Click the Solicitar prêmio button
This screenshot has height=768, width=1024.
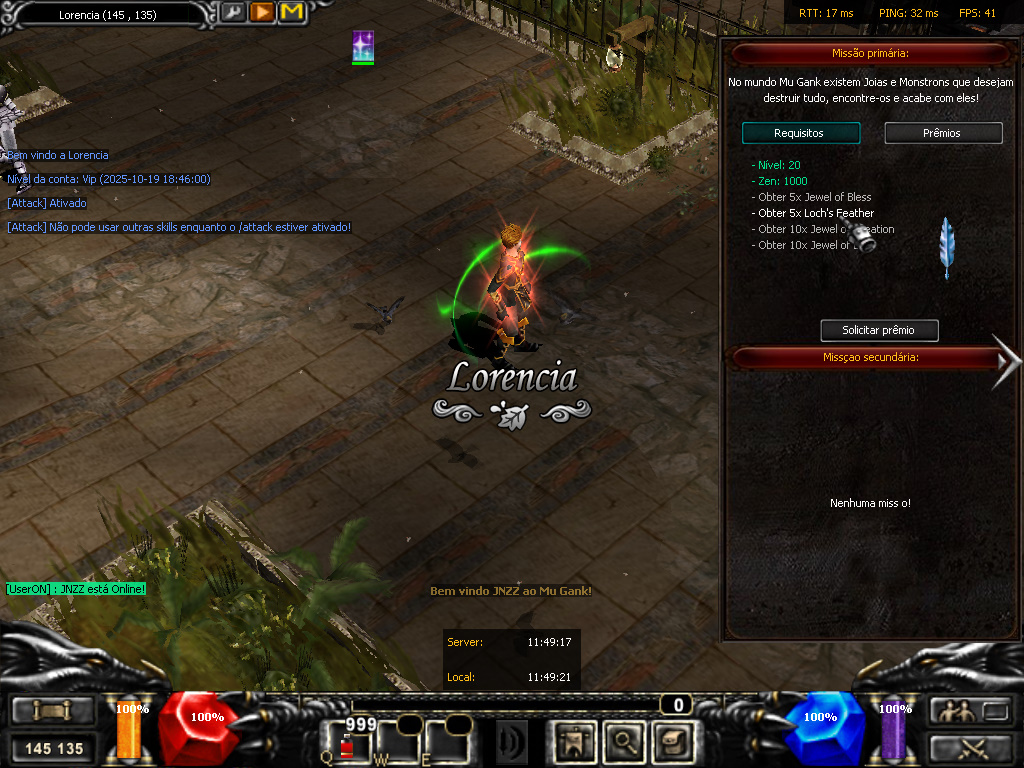tap(879, 330)
